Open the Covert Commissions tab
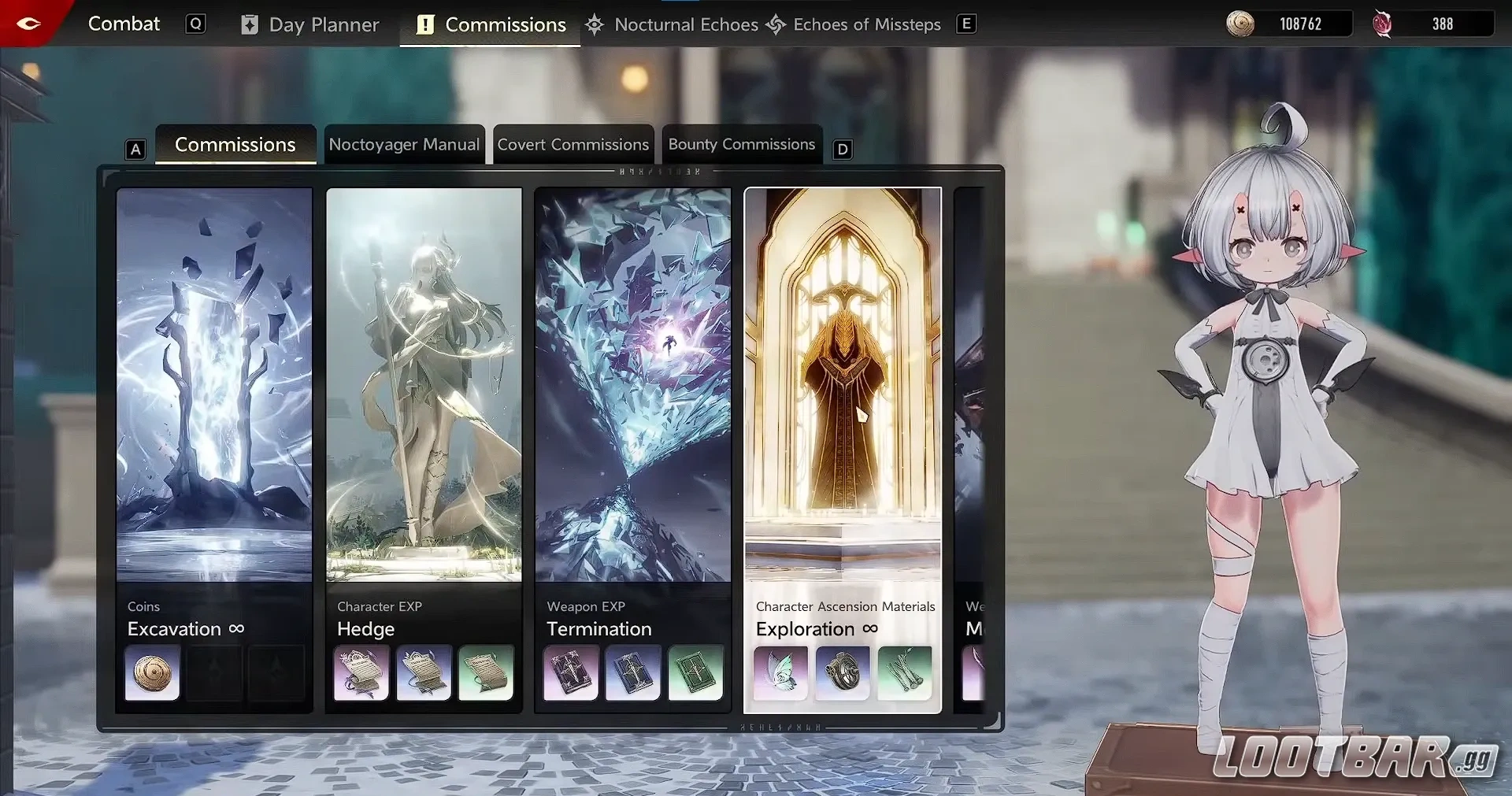 [x=573, y=144]
